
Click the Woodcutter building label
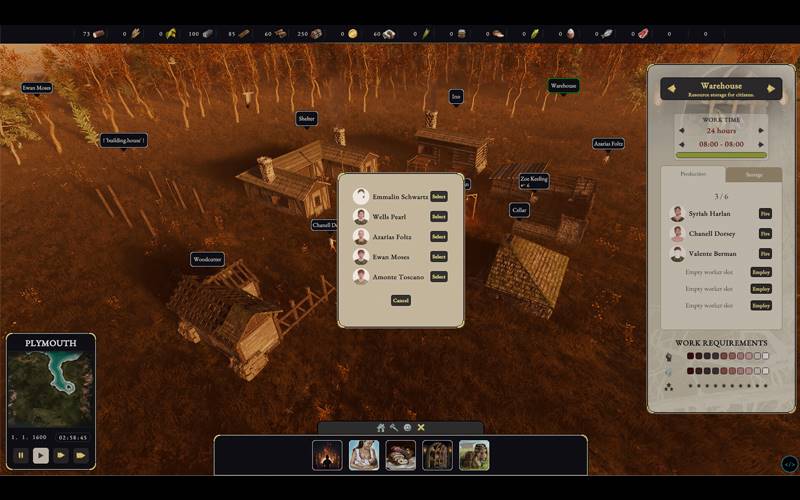click(207, 259)
